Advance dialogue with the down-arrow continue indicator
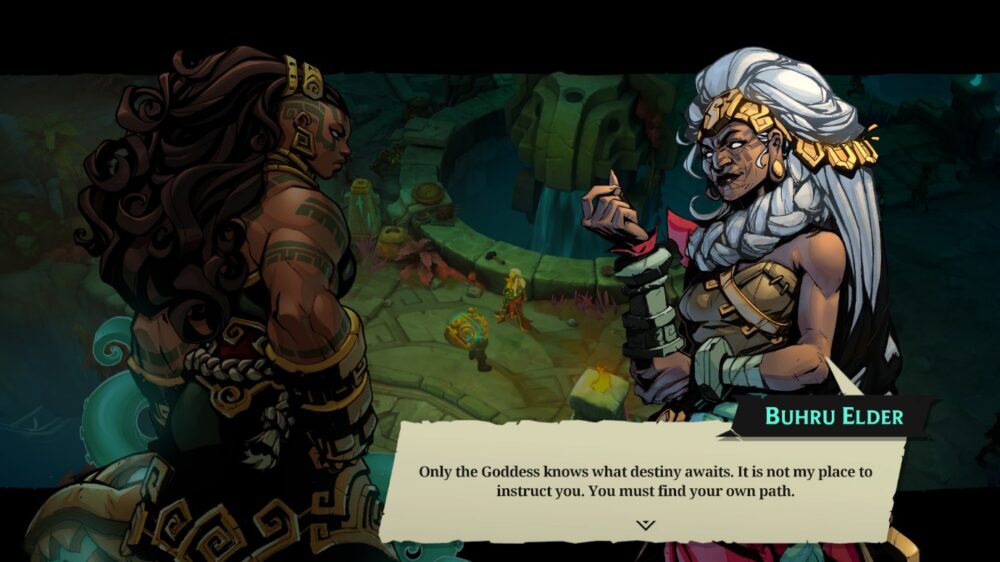This screenshot has height=562, width=1000. pos(645,524)
